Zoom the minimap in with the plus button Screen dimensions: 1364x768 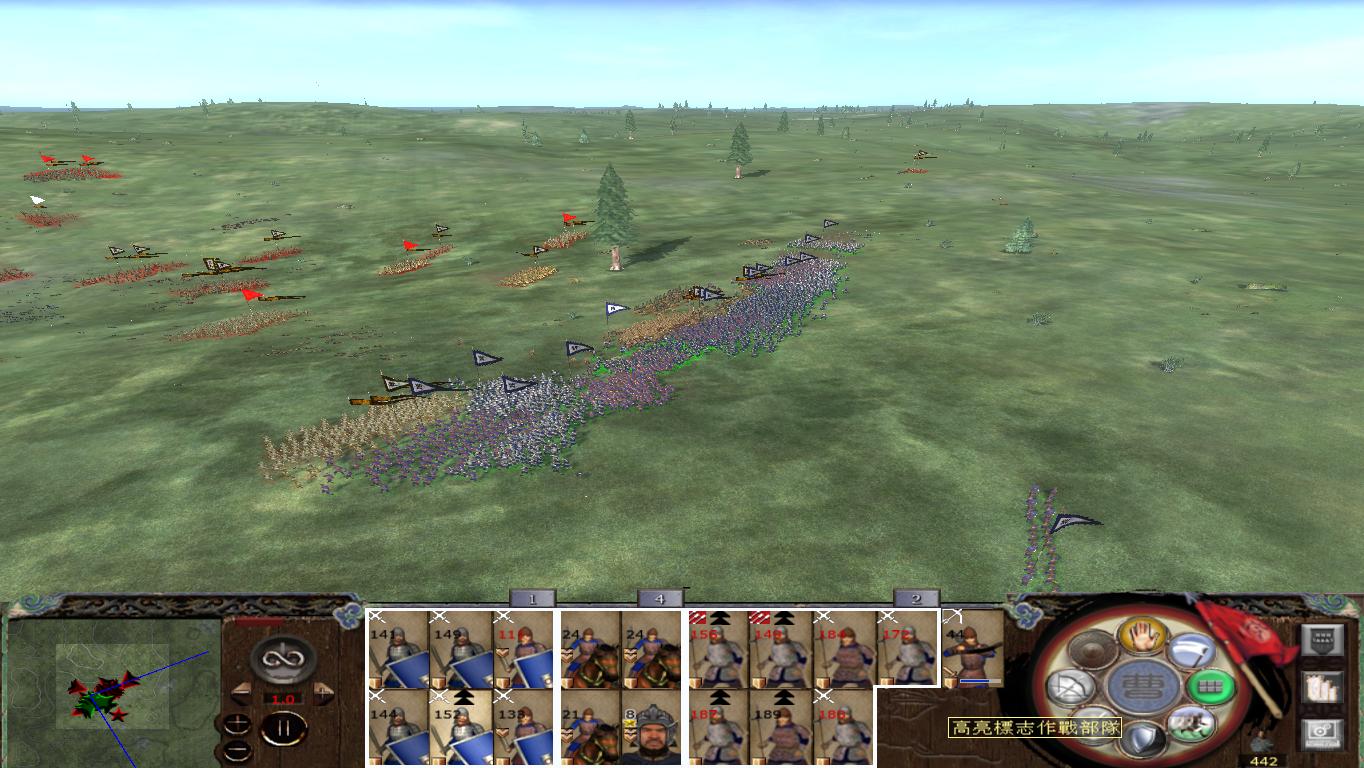pyautogui.click(x=237, y=722)
